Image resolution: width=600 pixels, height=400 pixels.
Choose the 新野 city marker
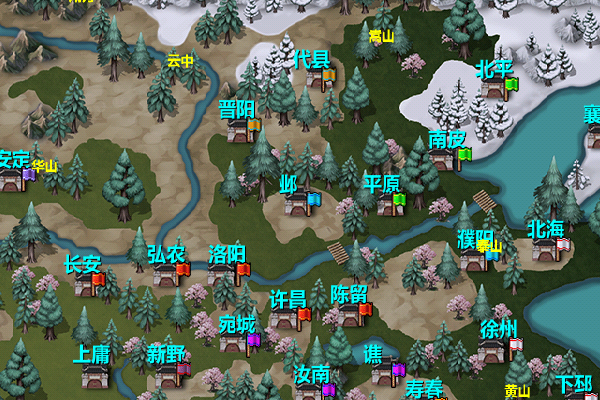tap(167, 374)
